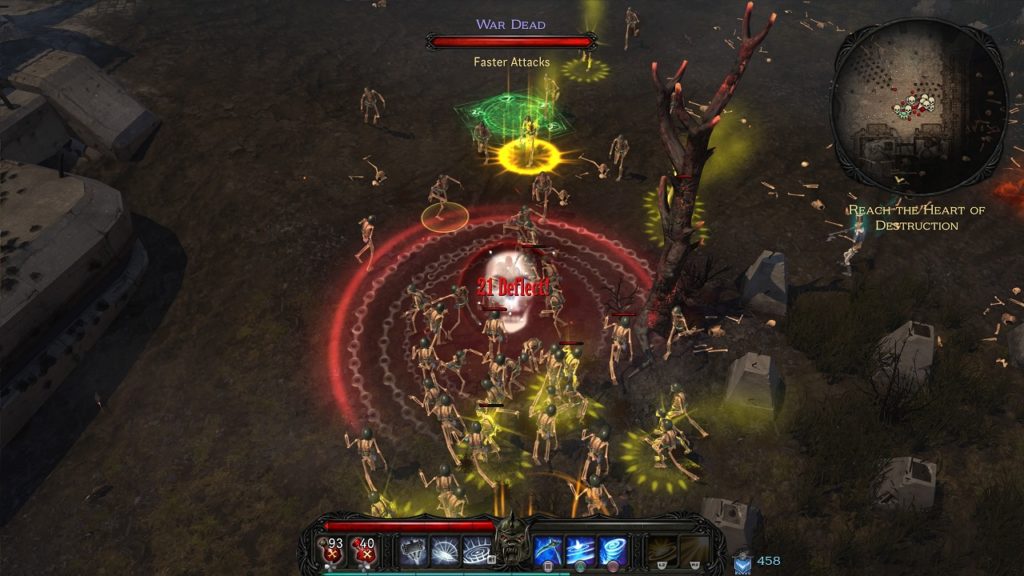Activate the blue ground burst skill
Image resolution: width=1024 pixels, height=576 pixels.
[580, 549]
